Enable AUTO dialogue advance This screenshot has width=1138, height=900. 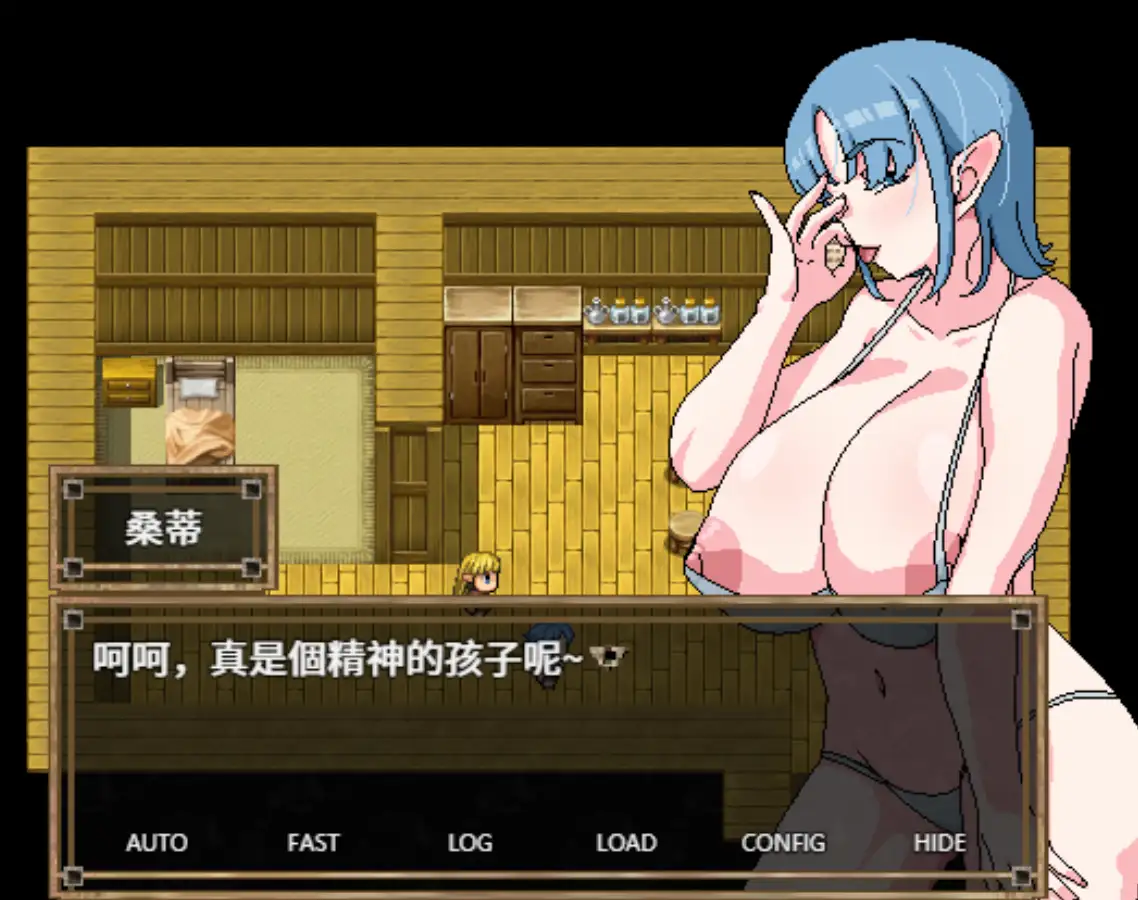point(157,843)
